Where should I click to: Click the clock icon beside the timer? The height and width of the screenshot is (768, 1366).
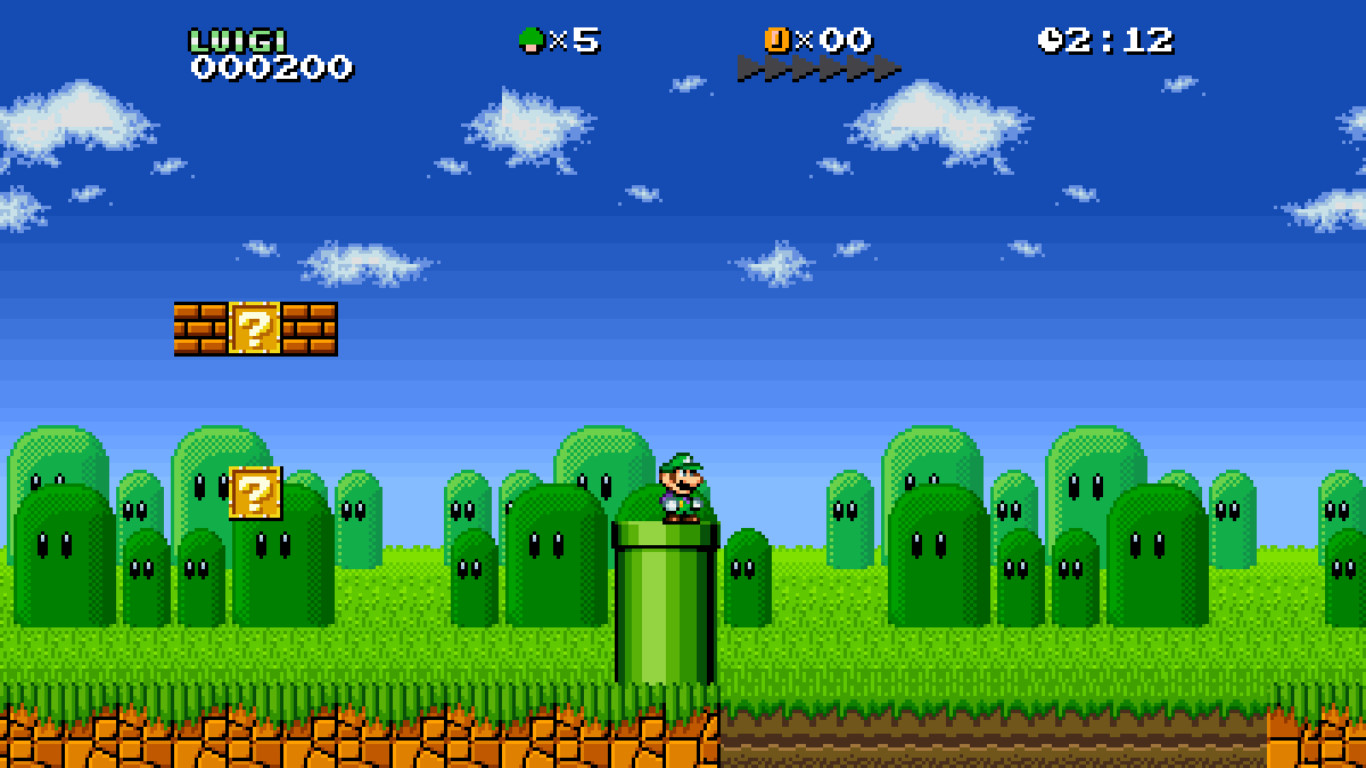pos(1051,39)
